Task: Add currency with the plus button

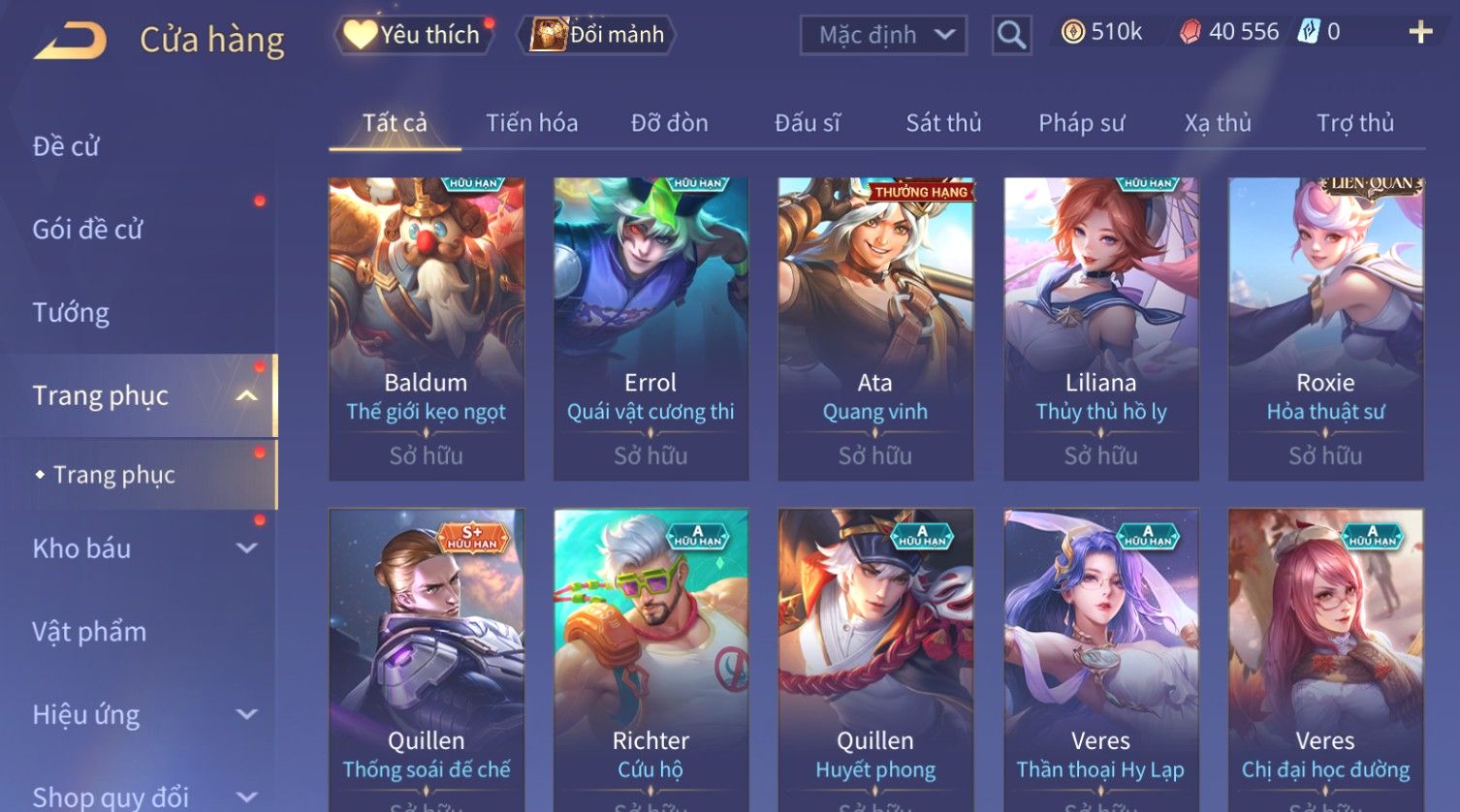Action: (x=1420, y=33)
